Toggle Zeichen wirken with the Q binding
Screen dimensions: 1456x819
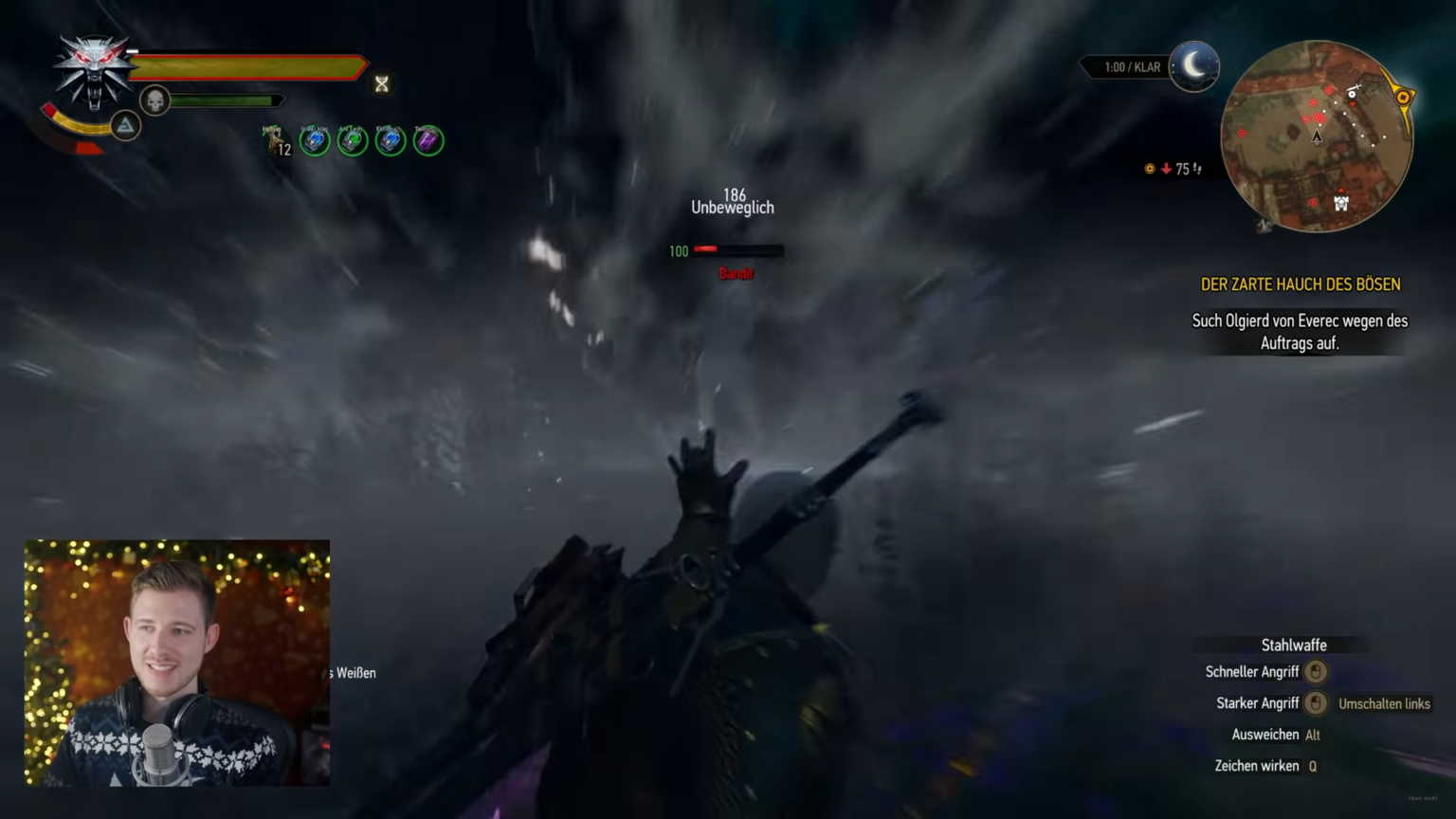tap(1310, 765)
